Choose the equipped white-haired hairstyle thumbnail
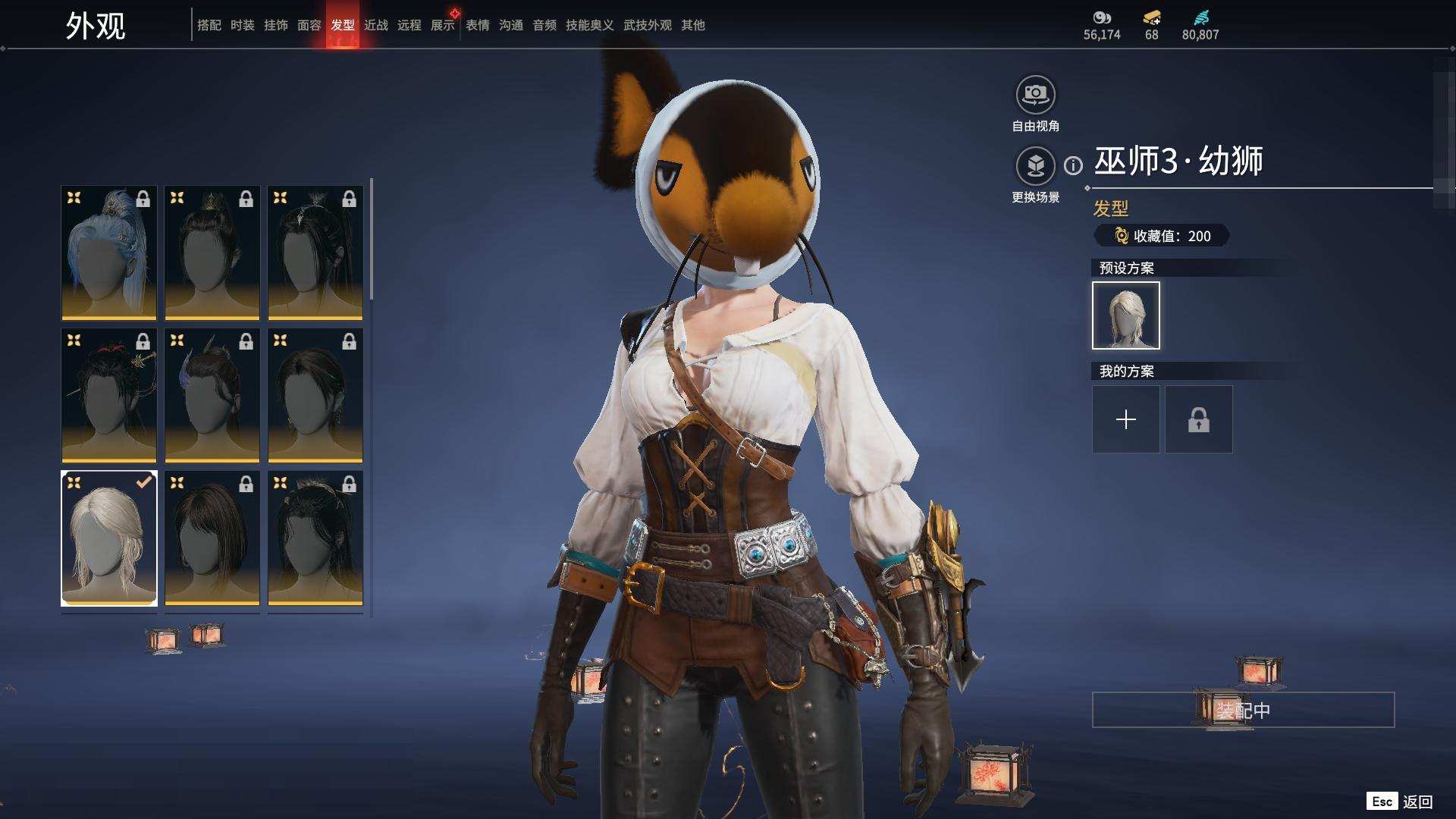The width and height of the screenshot is (1456, 819). (109, 538)
